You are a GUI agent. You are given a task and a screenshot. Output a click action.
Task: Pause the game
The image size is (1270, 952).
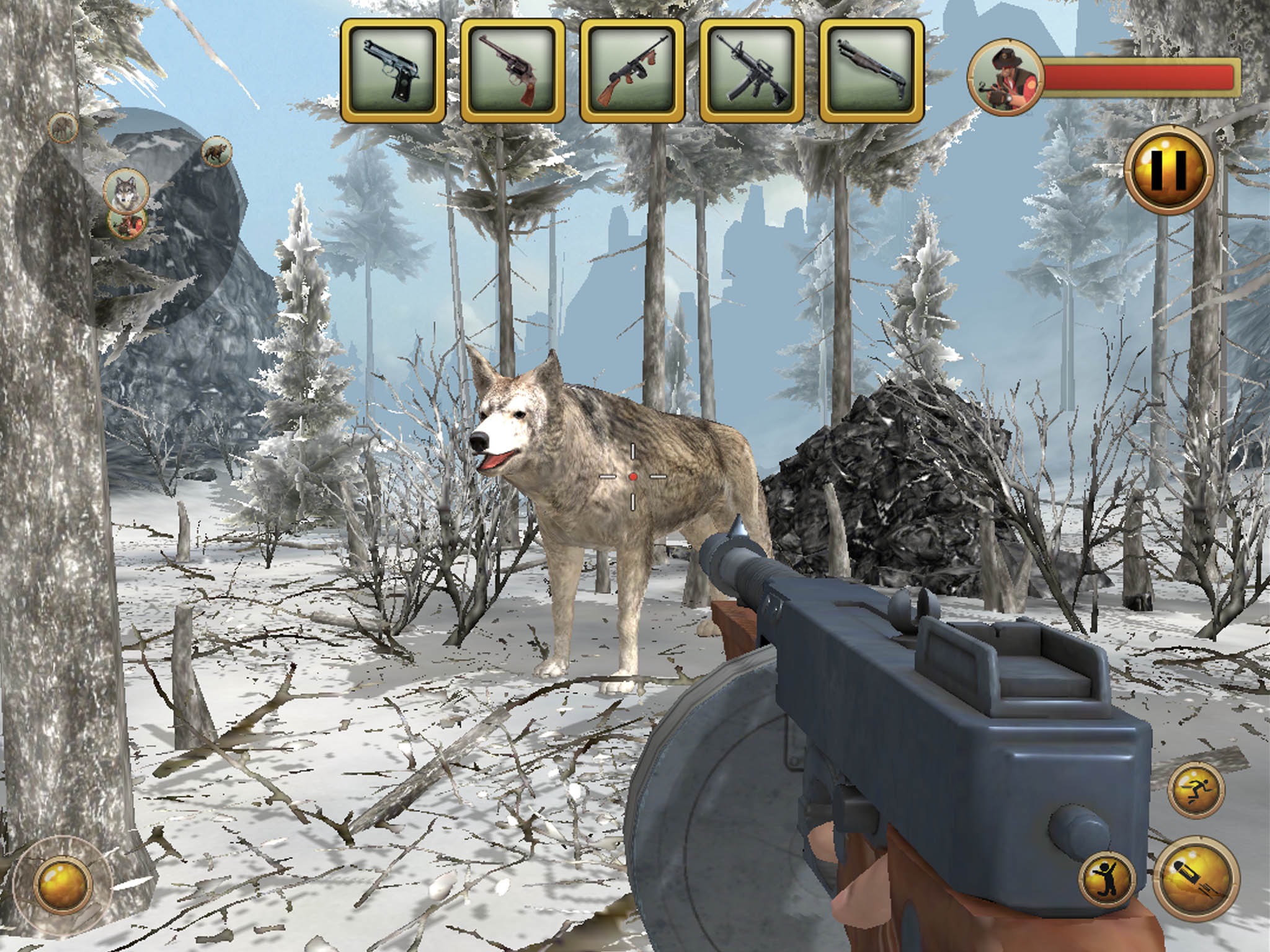1169,170
